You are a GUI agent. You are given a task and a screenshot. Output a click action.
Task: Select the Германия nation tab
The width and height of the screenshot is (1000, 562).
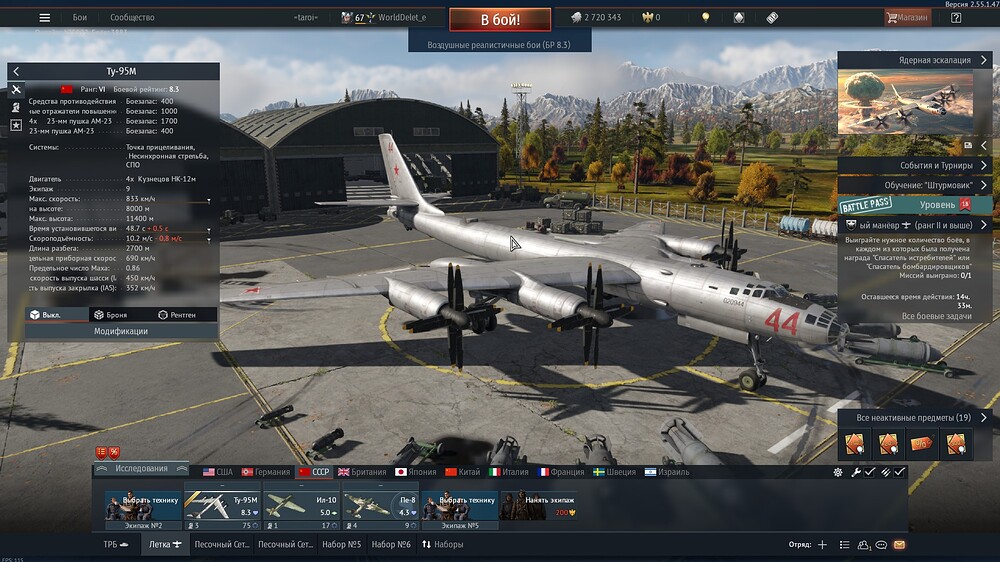click(x=265, y=471)
